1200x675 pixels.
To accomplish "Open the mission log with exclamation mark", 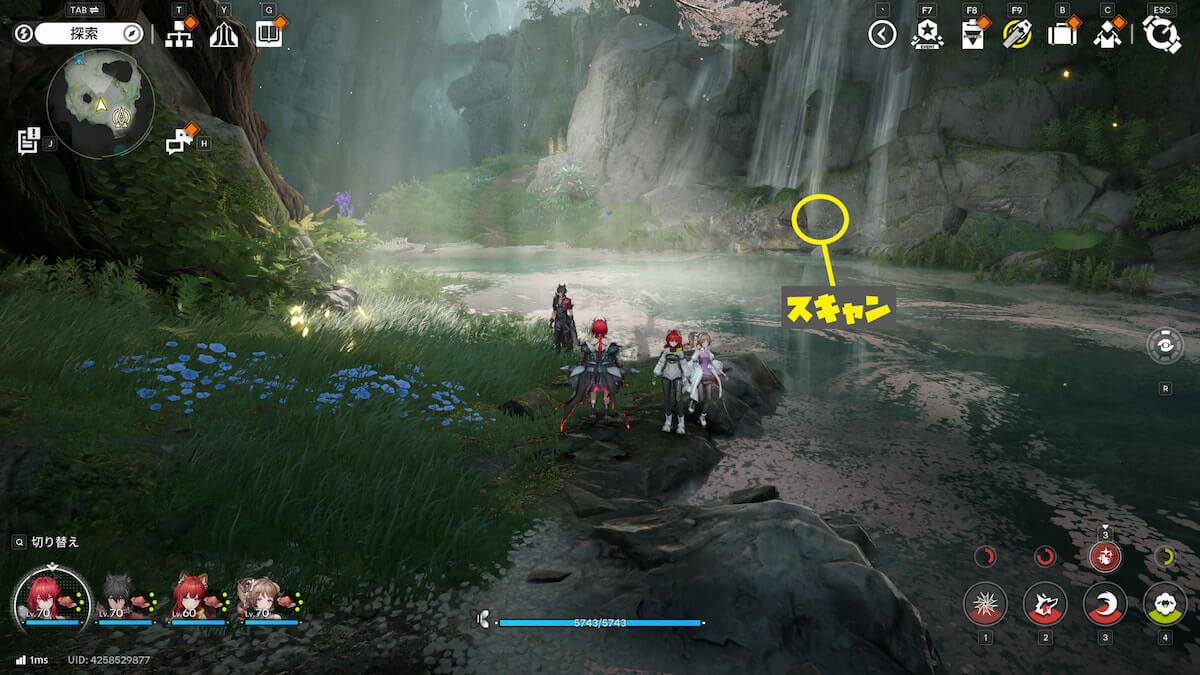I will (x=28, y=141).
